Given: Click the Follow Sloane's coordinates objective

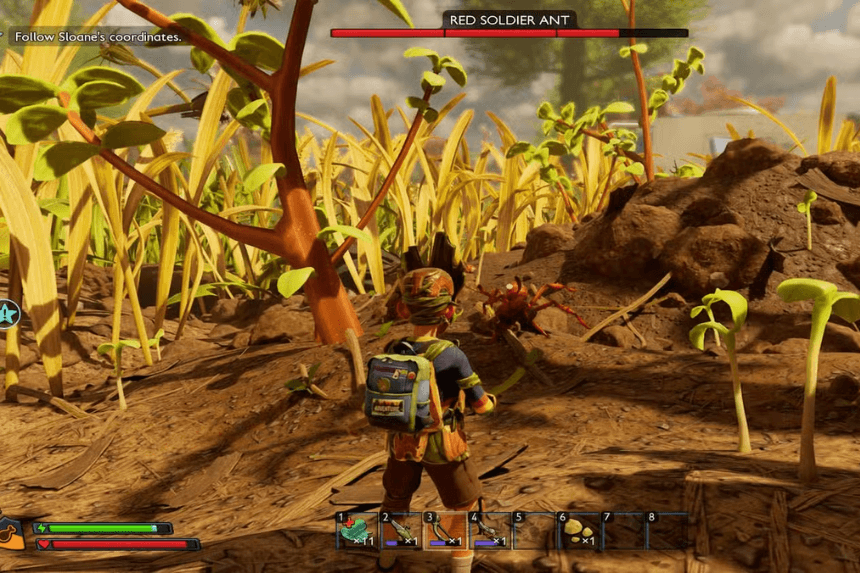Looking at the screenshot, I should coord(98,37).
